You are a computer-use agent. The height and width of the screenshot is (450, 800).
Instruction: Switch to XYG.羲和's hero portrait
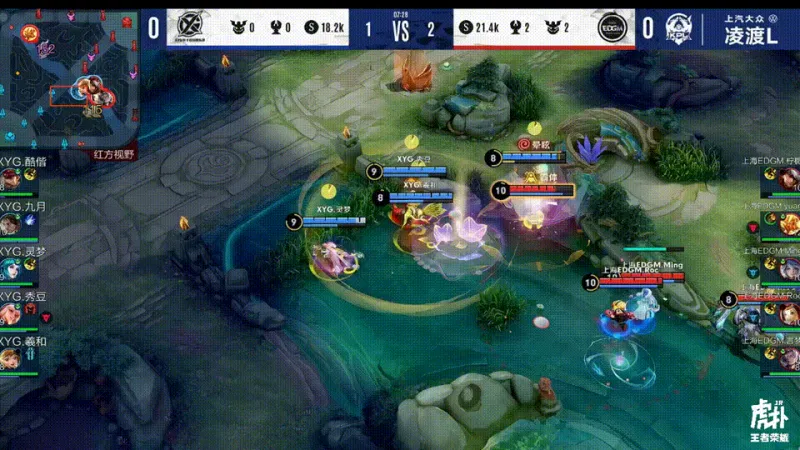click(x=10, y=356)
